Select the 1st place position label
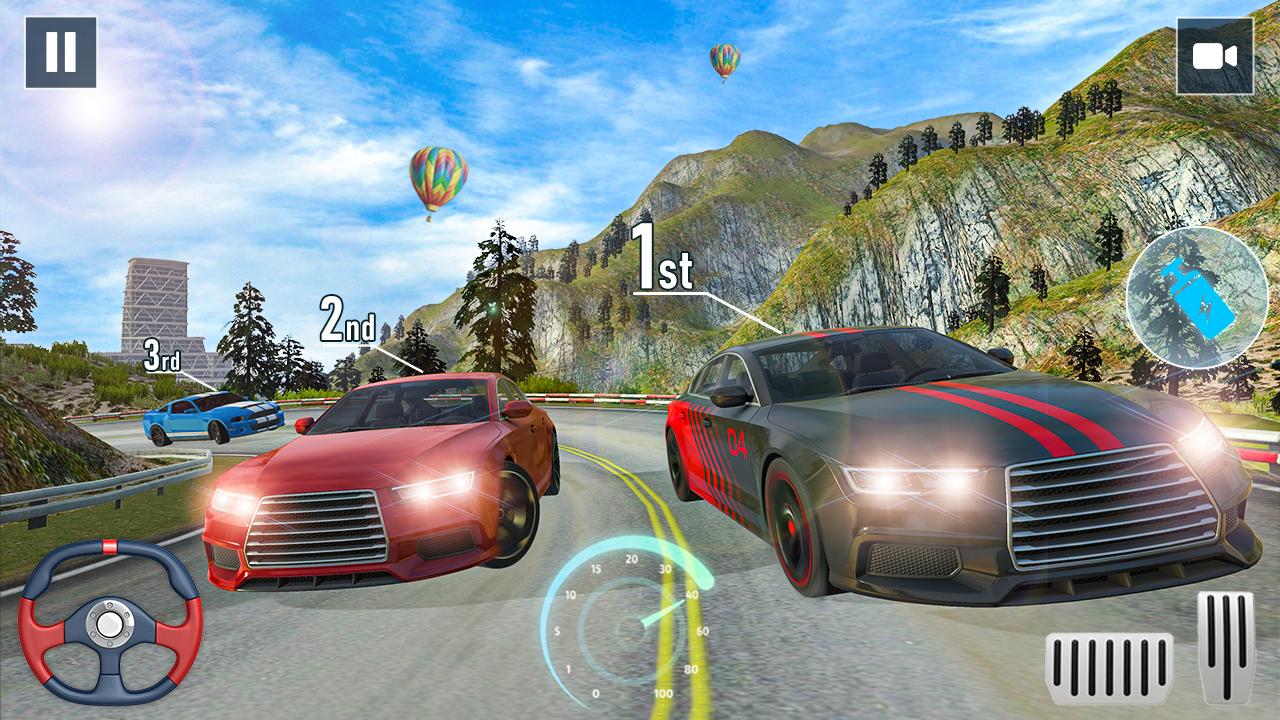Image resolution: width=1280 pixels, height=720 pixels. (662, 255)
